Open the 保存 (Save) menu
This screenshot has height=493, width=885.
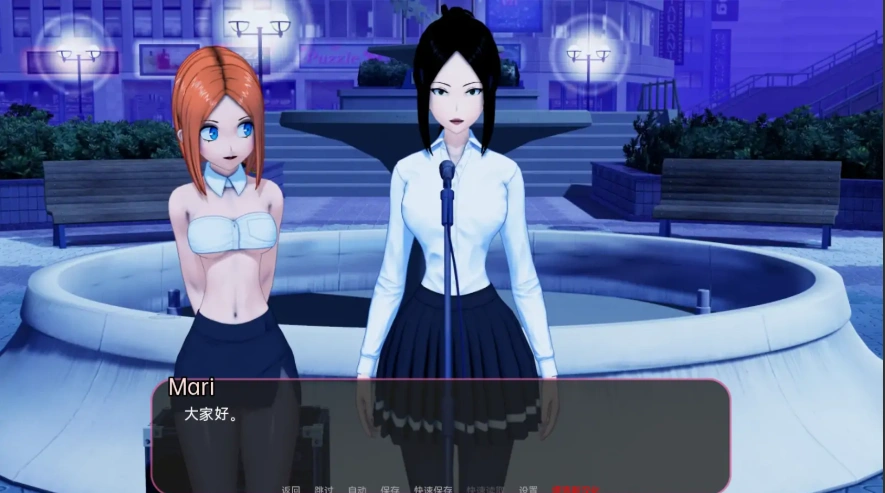tap(390, 489)
